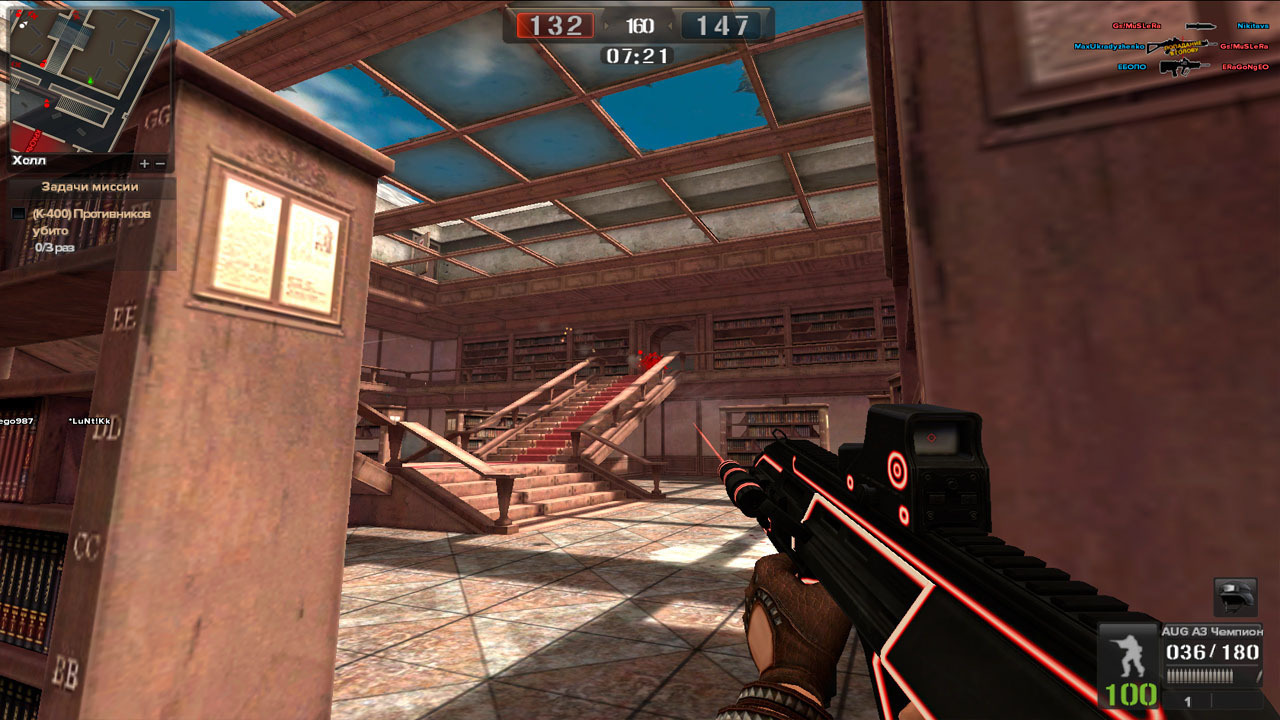Open the Задачи миссии panel header
The height and width of the screenshot is (720, 1280).
pyautogui.click(x=90, y=187)
